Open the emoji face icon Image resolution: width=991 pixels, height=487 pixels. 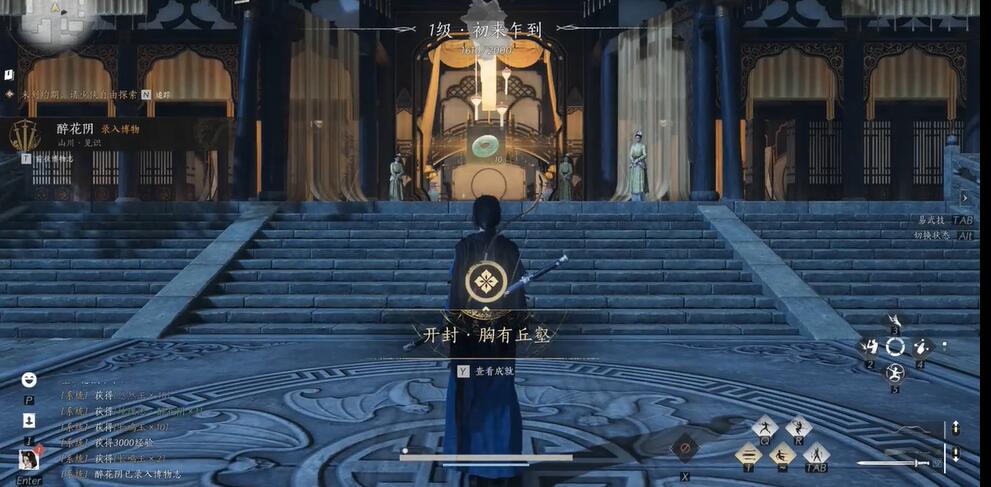pos(29,379)
